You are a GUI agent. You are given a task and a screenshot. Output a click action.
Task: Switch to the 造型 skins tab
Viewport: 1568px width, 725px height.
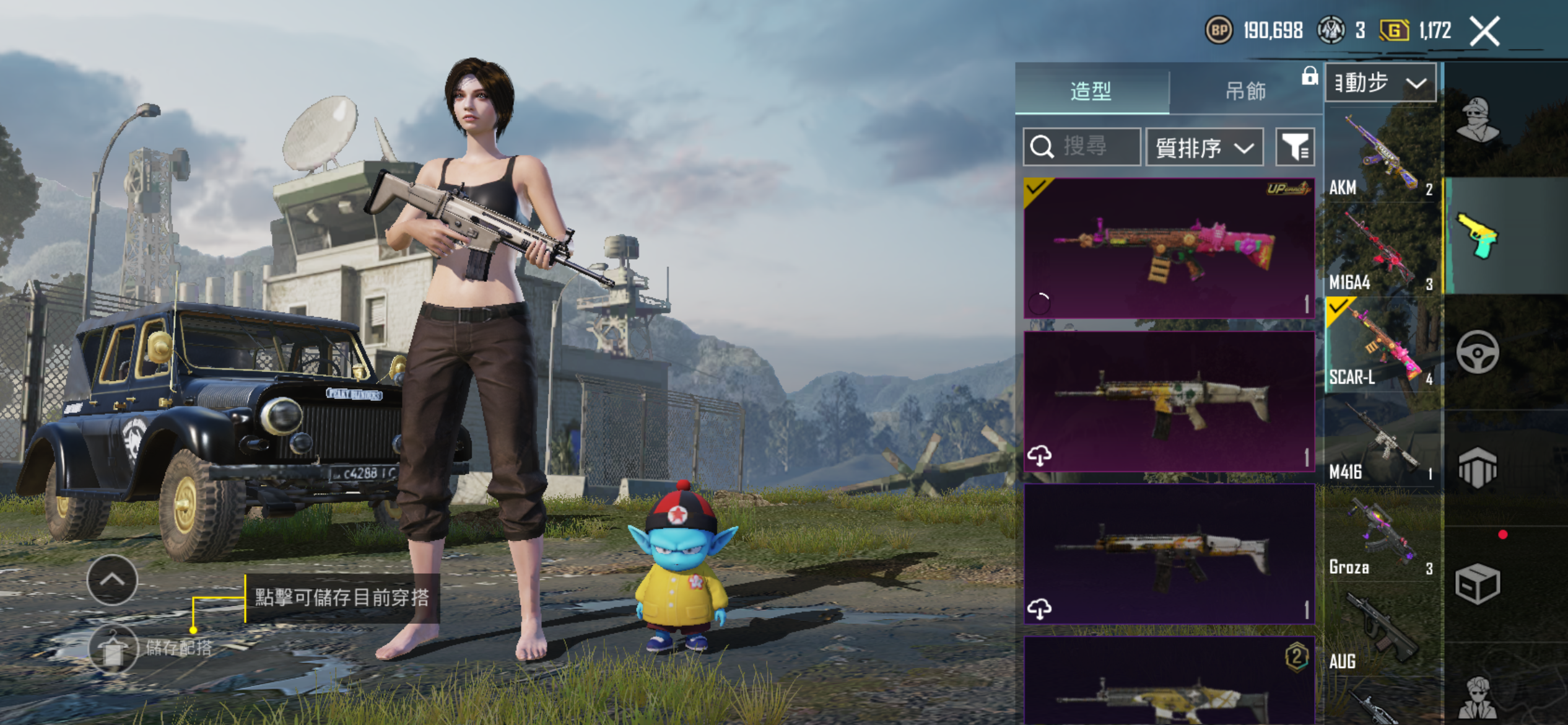tap(1091, 90)
